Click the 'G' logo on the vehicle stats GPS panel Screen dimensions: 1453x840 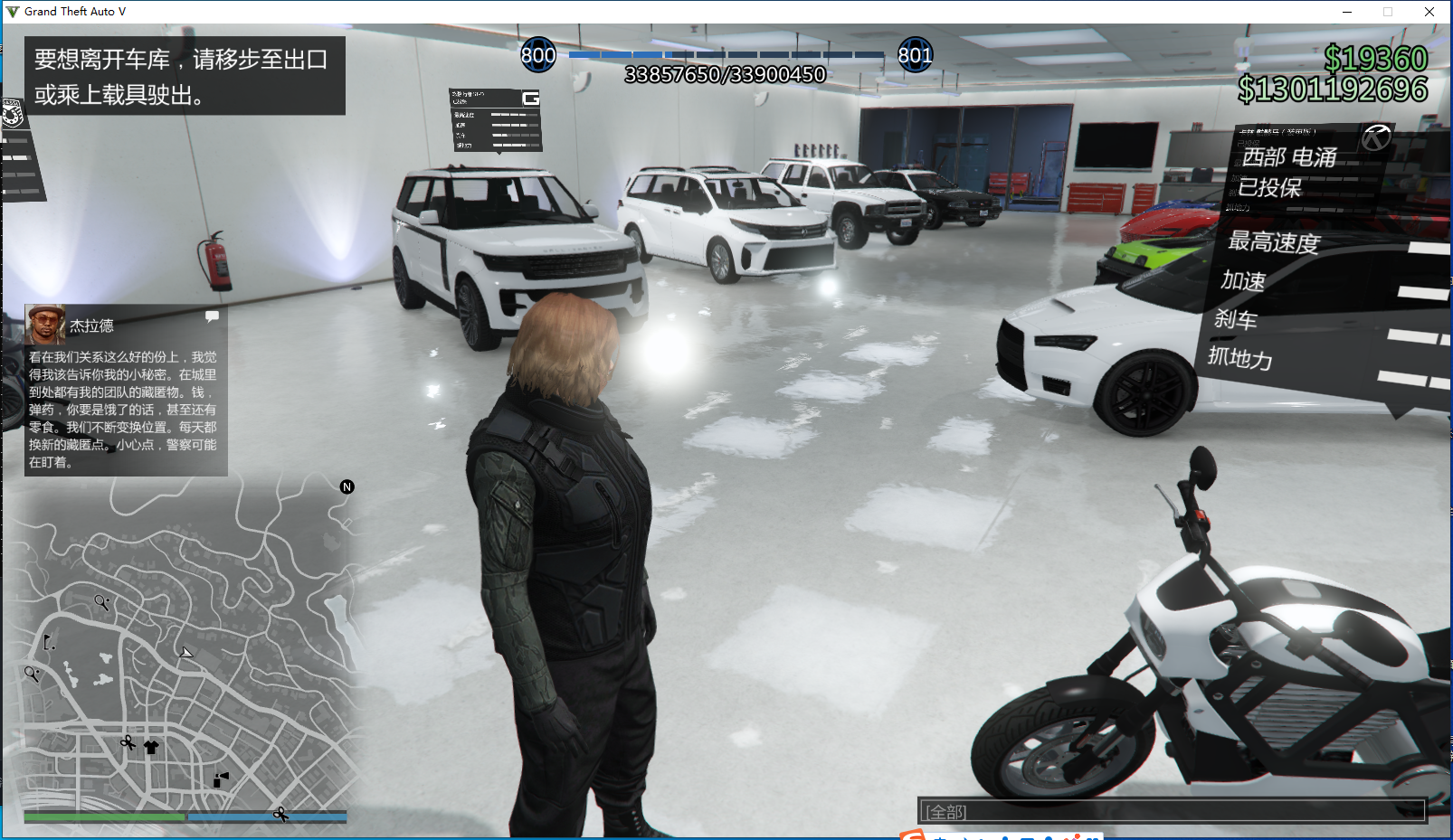coord(531,98)
